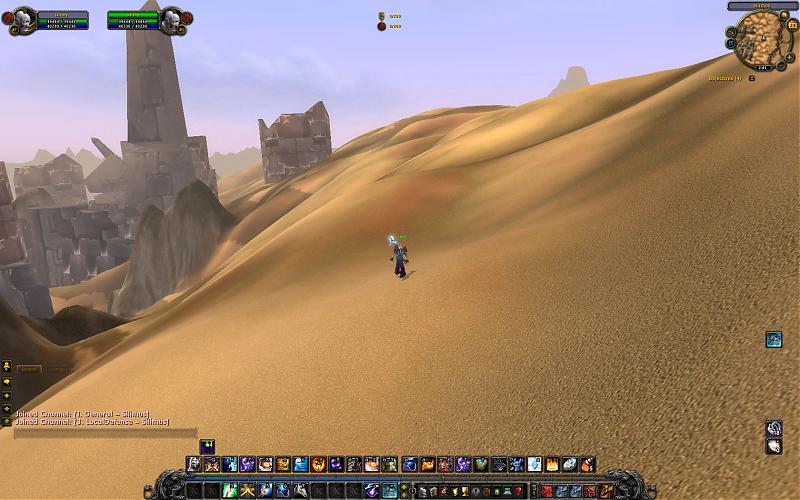Activate the last ability on the upper action bar
This screenshot has height=500, width=800.
(588, 464)
